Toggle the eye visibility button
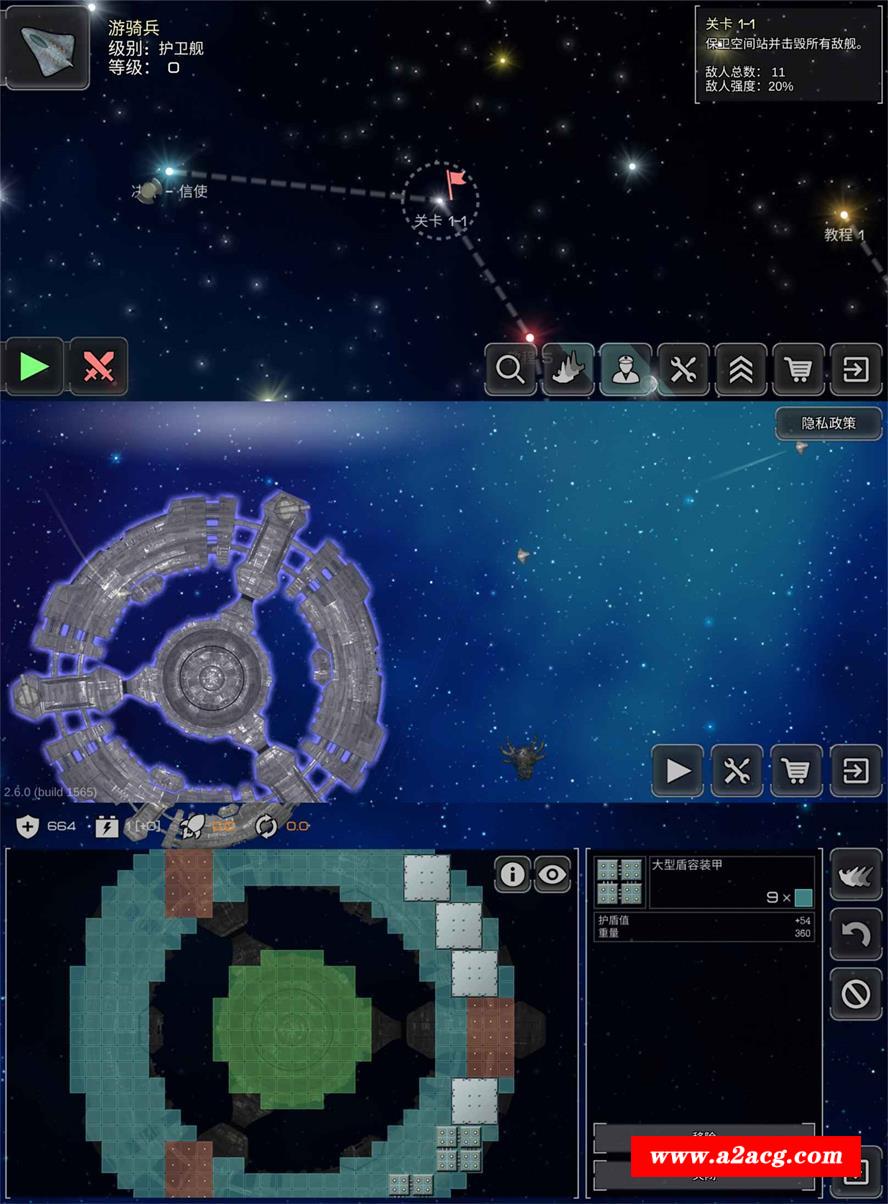Image resolution: width=888 pixels, height=1204 pixels. [x=552, y=875]
